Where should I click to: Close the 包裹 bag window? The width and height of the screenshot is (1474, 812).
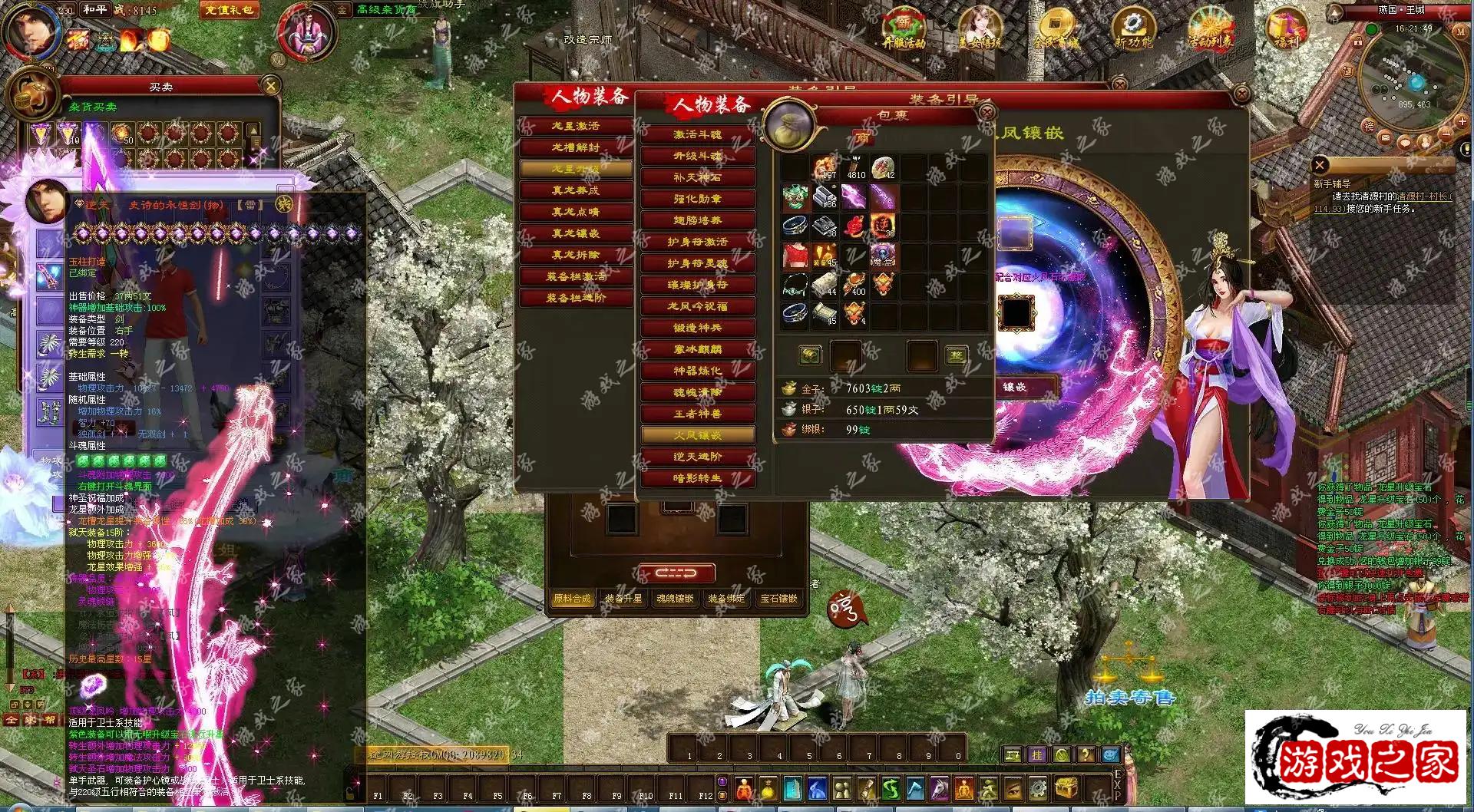(x=986, y=112)
